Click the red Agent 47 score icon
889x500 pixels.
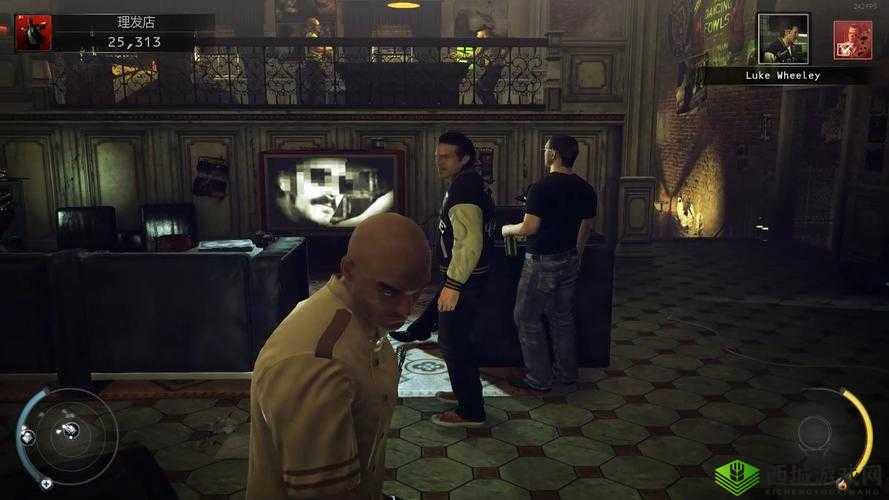(33, 33)
